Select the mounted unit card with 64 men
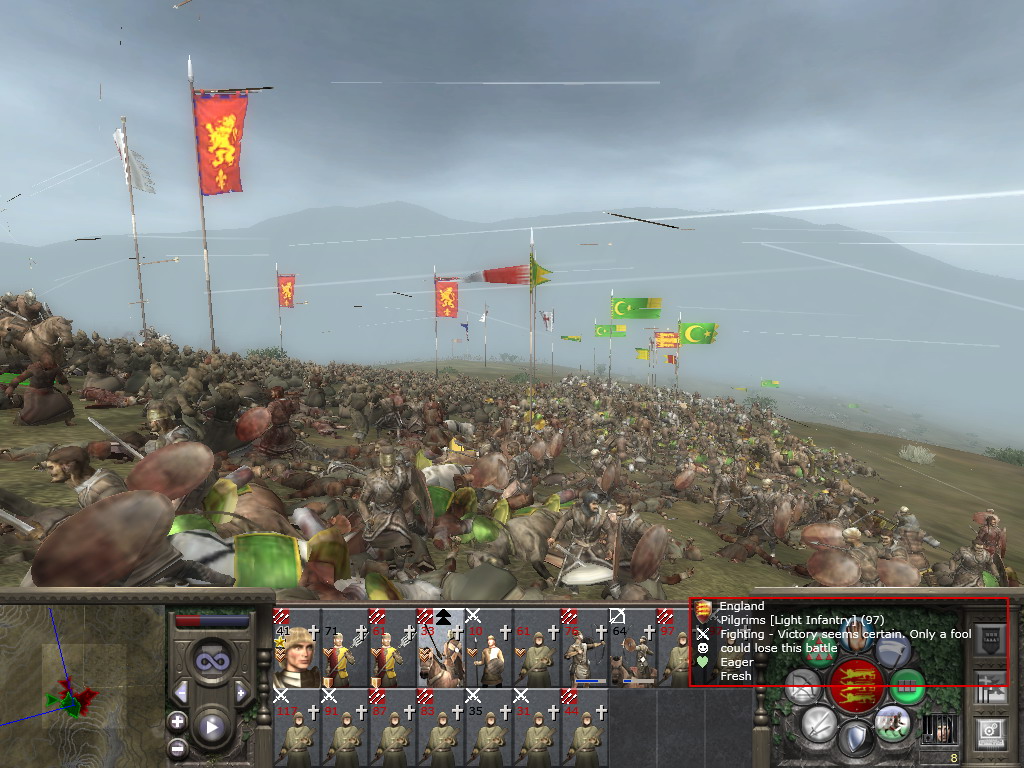 click(632, 648)
